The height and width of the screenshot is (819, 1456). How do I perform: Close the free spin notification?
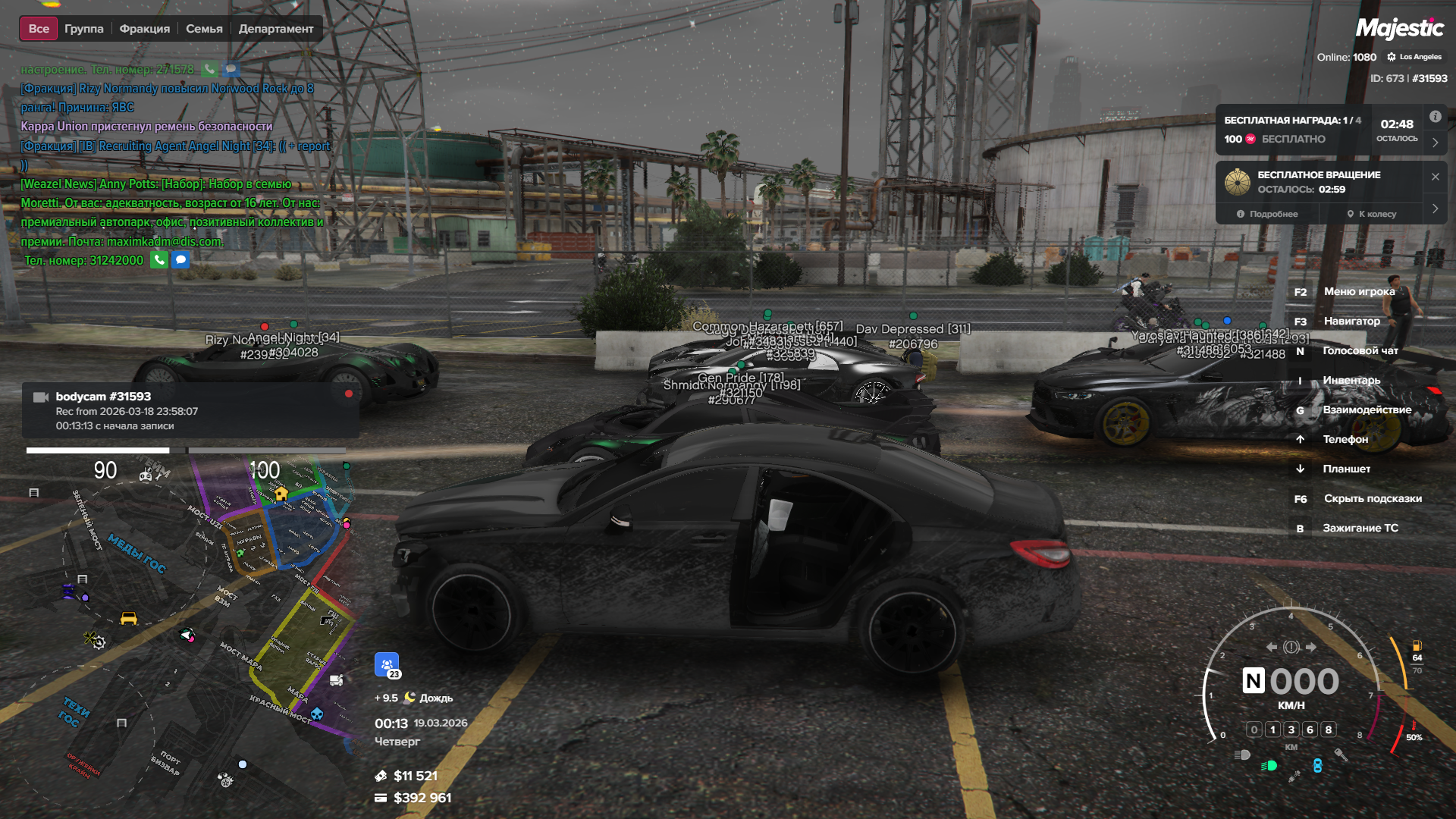(x=1435, y=177)
